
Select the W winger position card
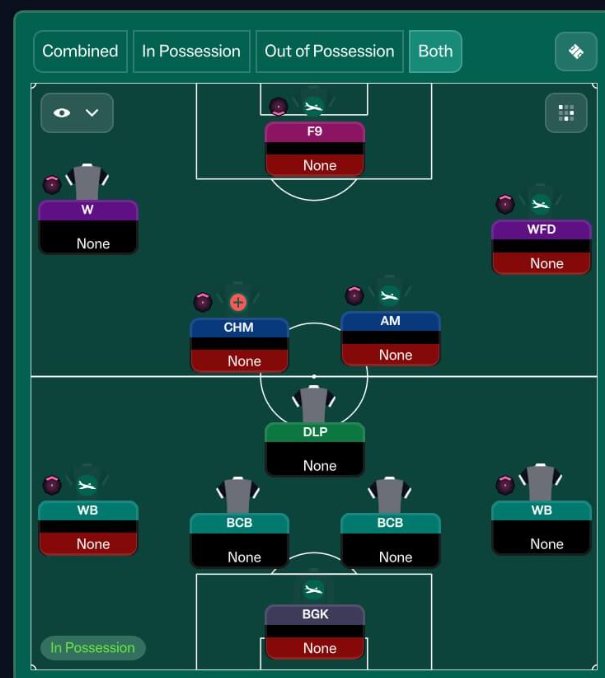[88, 226]
